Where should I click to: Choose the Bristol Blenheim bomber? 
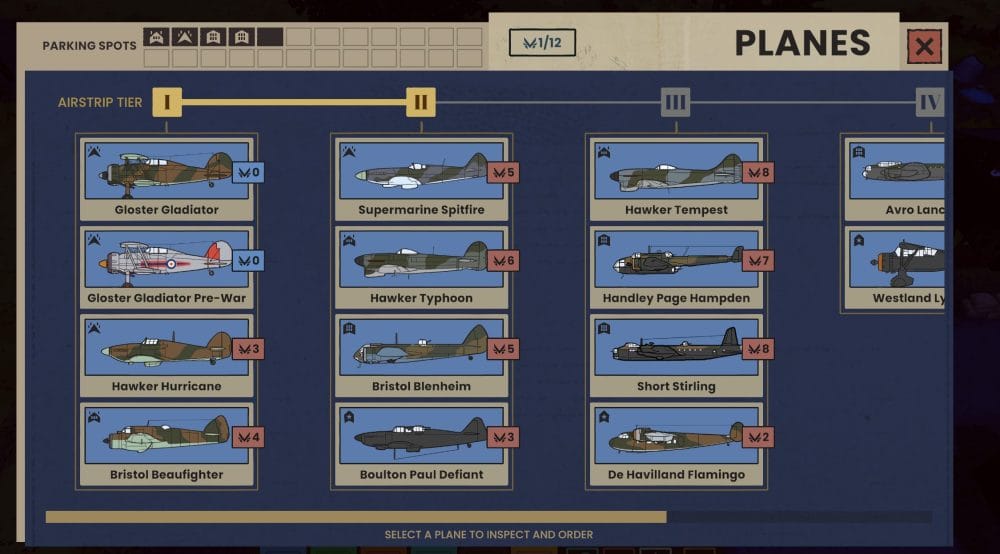point(420,355)
